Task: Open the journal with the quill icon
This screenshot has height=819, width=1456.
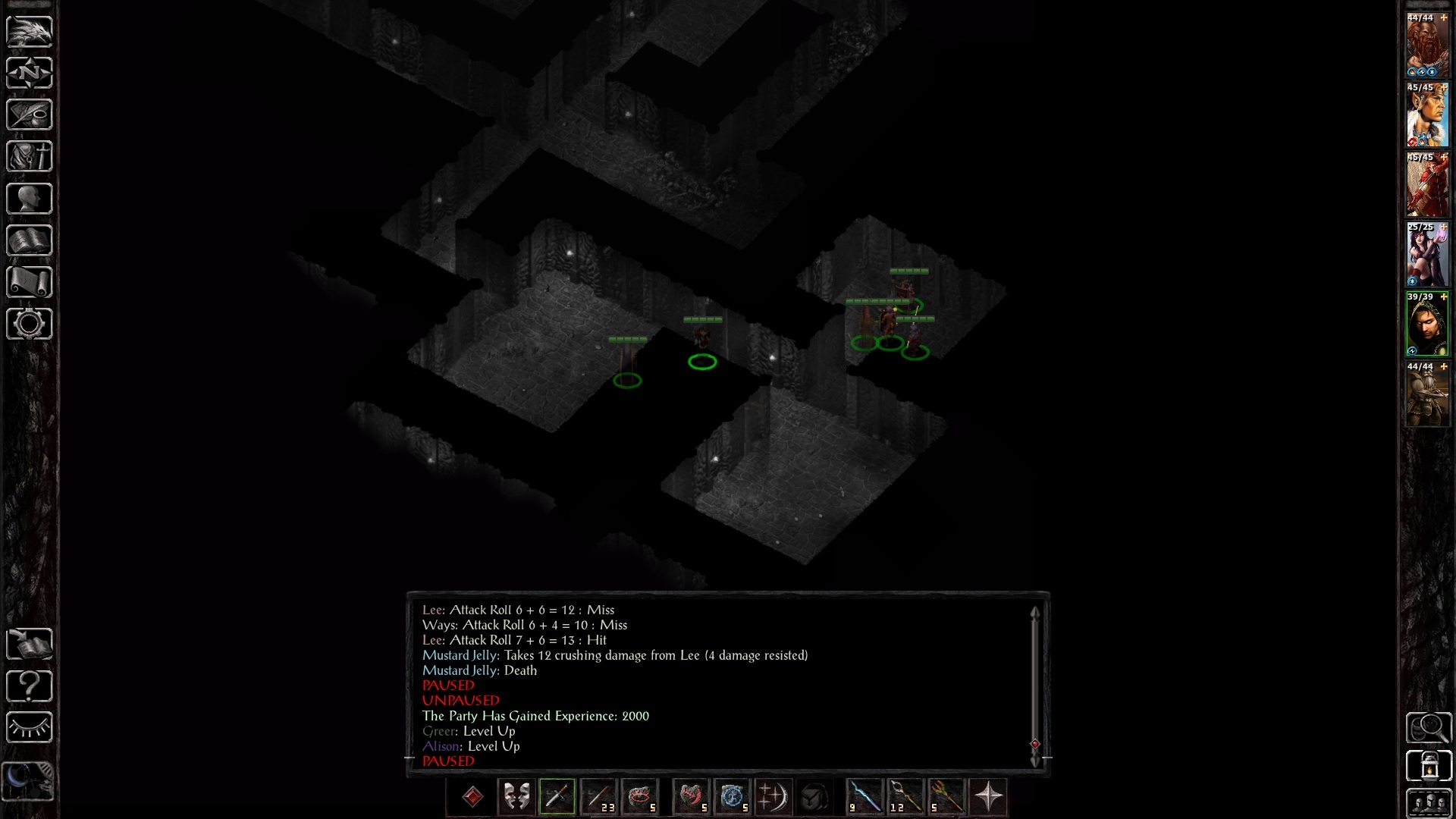Action: pyautogui.click(x=30, y=115)
